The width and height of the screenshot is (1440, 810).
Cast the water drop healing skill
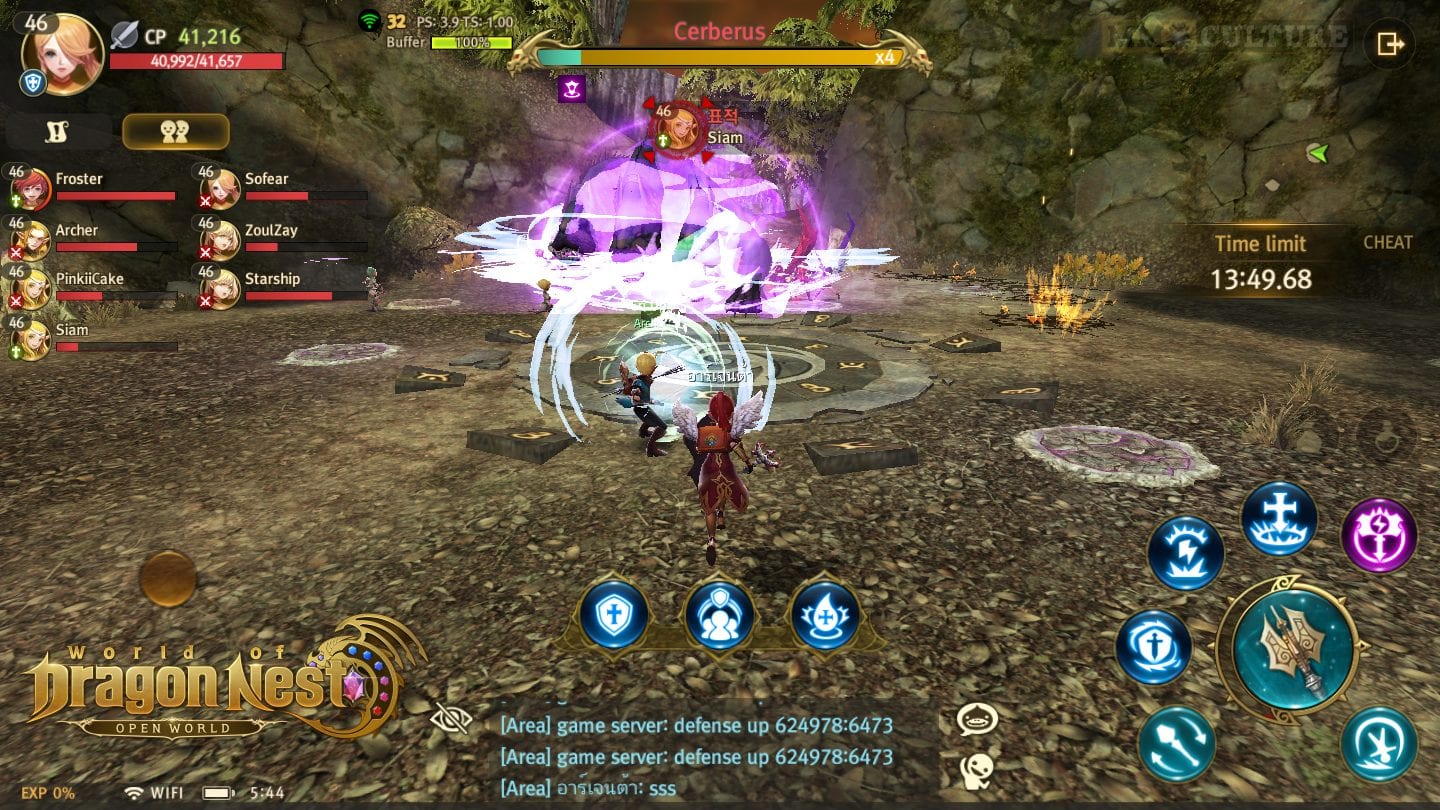coord(825,613)
